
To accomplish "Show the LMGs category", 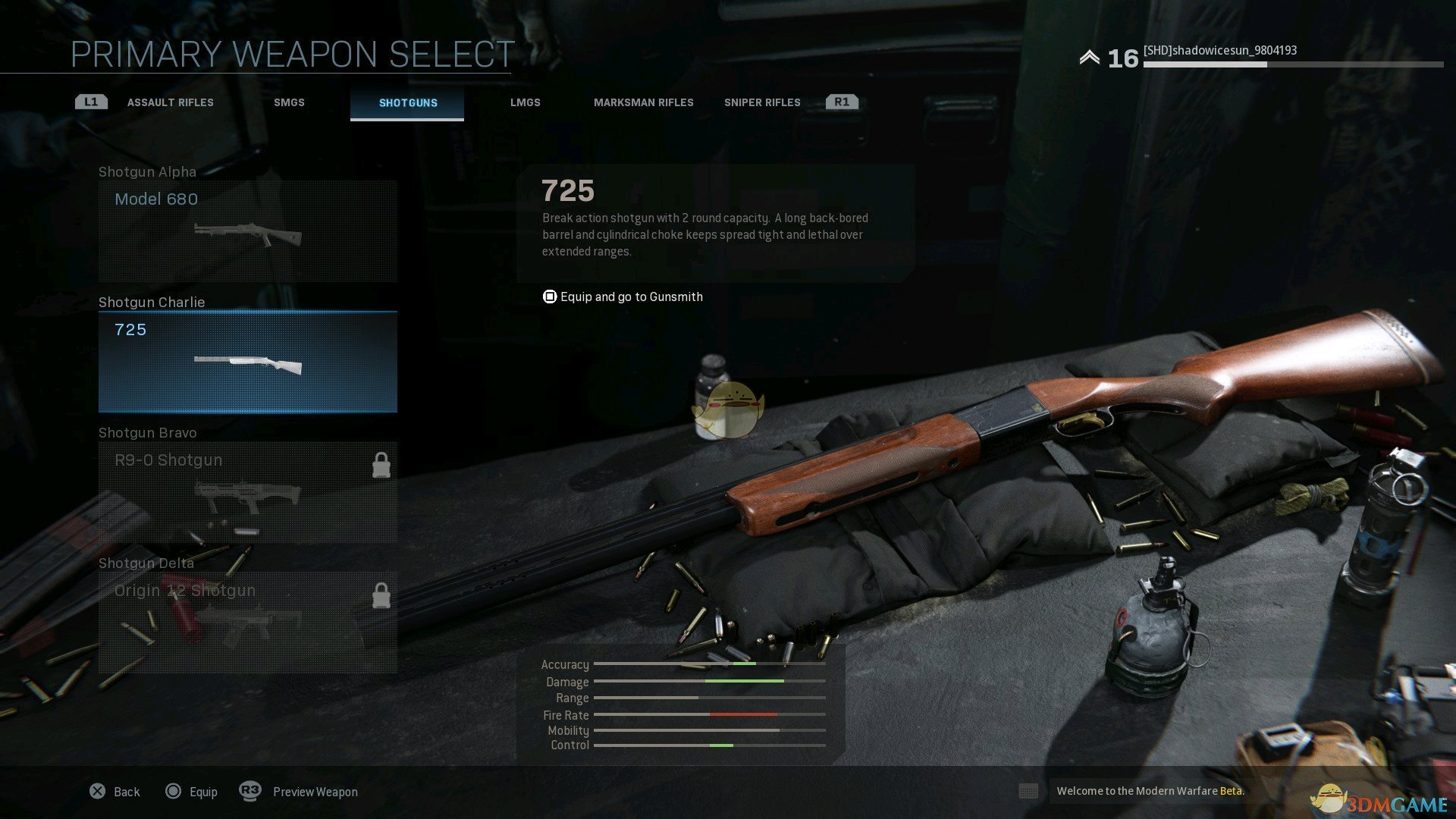I will [x=525, y=102].
